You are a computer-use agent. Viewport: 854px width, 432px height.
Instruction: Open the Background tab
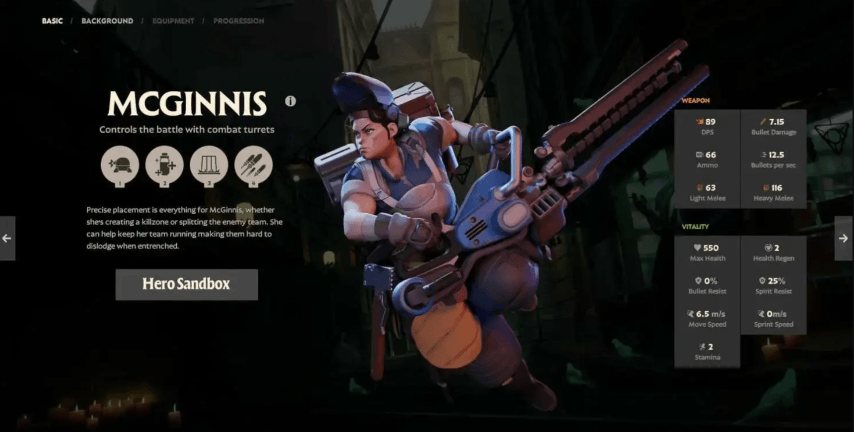tap(107, 20)
